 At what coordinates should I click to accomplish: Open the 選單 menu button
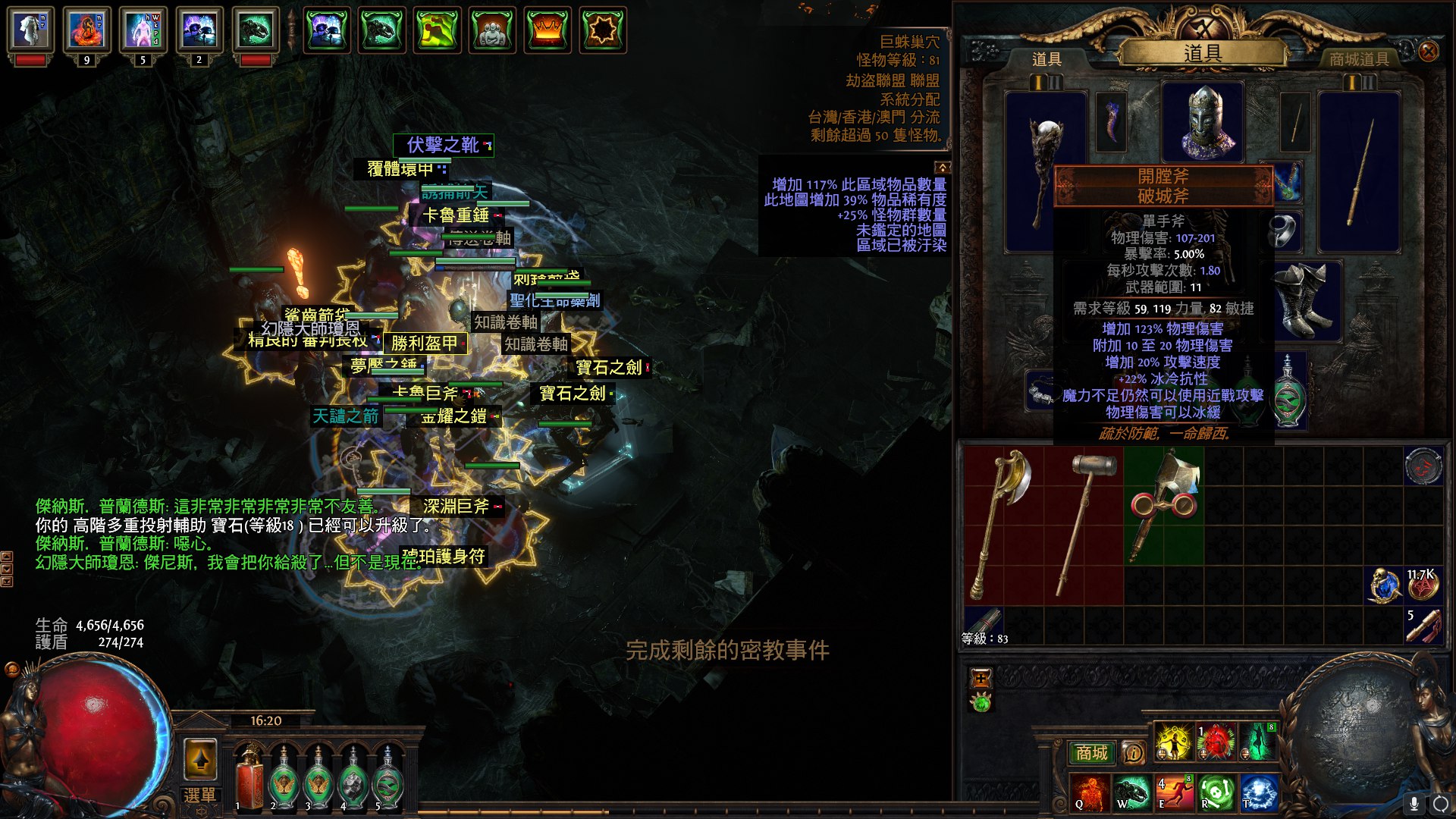coord(200,795)
